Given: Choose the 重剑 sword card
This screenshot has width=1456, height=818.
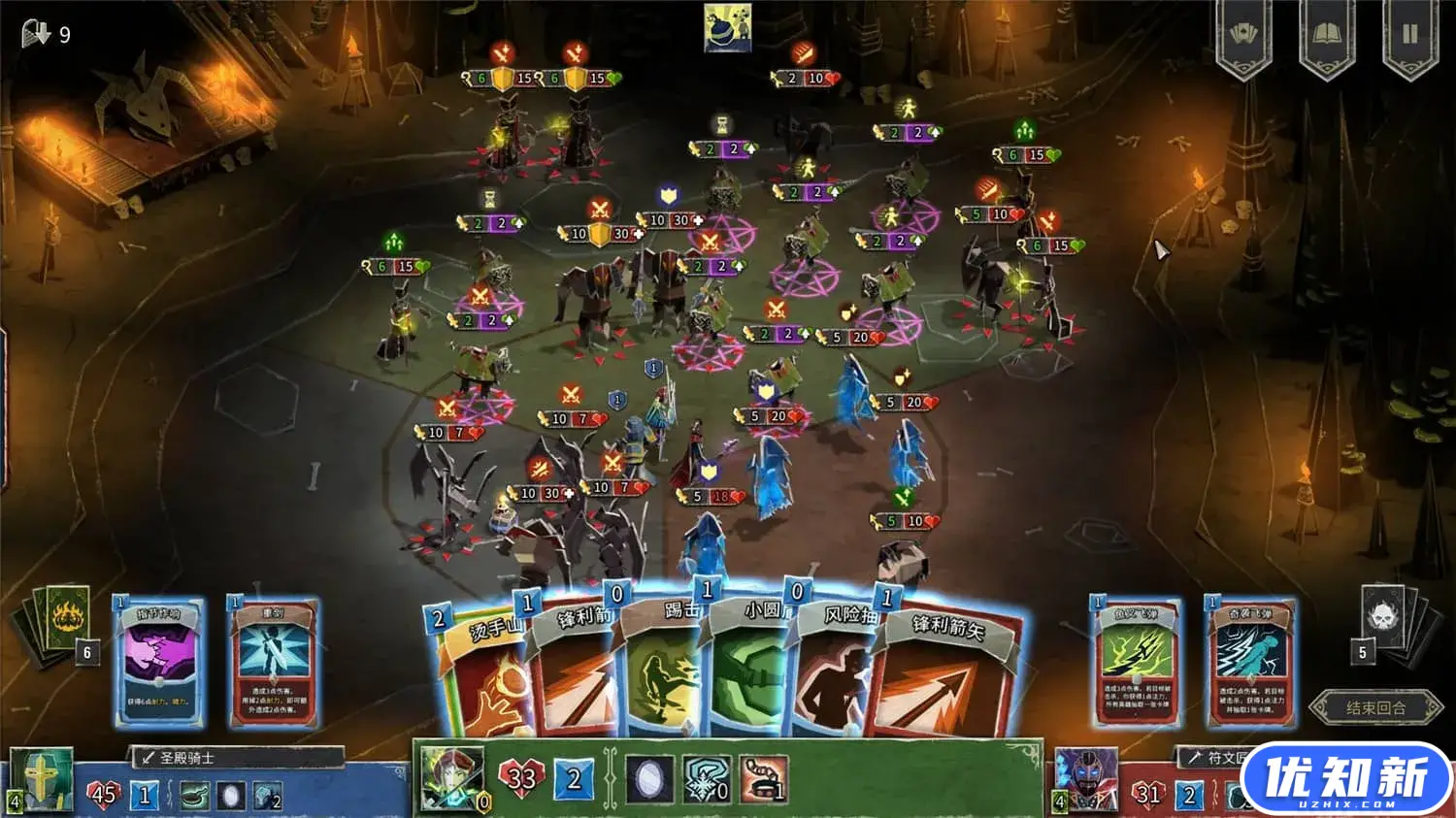Looking at the screenshot, I should pos(274,662).
